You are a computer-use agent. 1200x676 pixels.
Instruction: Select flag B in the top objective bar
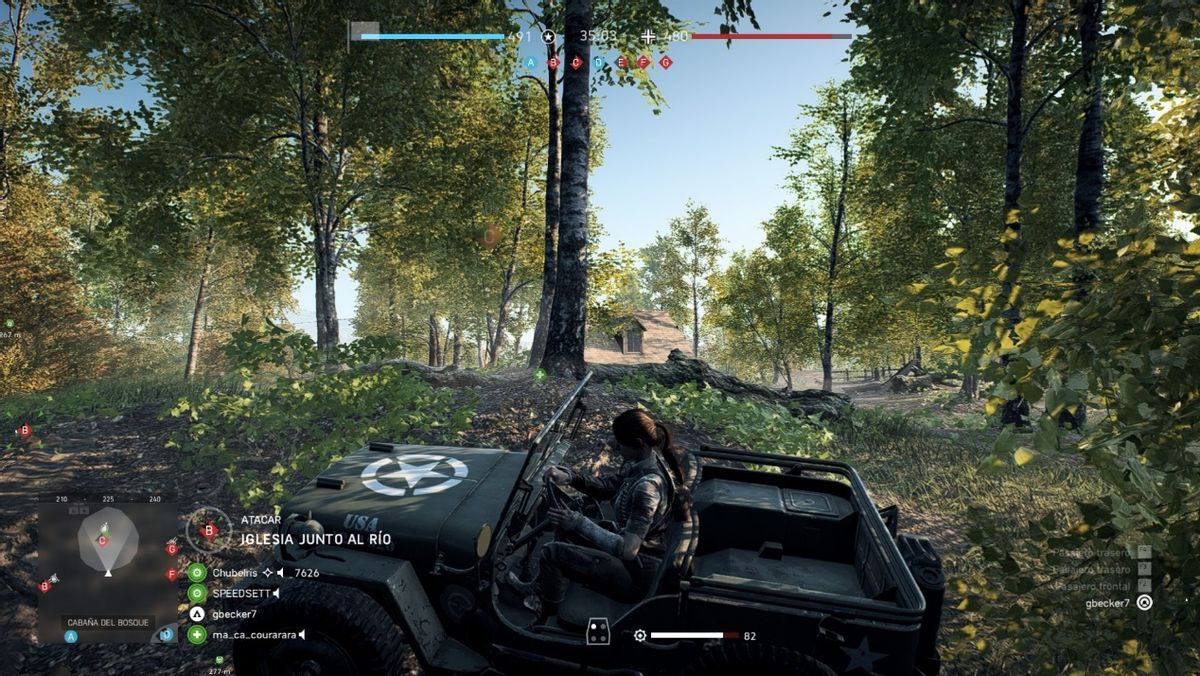click(x=553, y=62)
